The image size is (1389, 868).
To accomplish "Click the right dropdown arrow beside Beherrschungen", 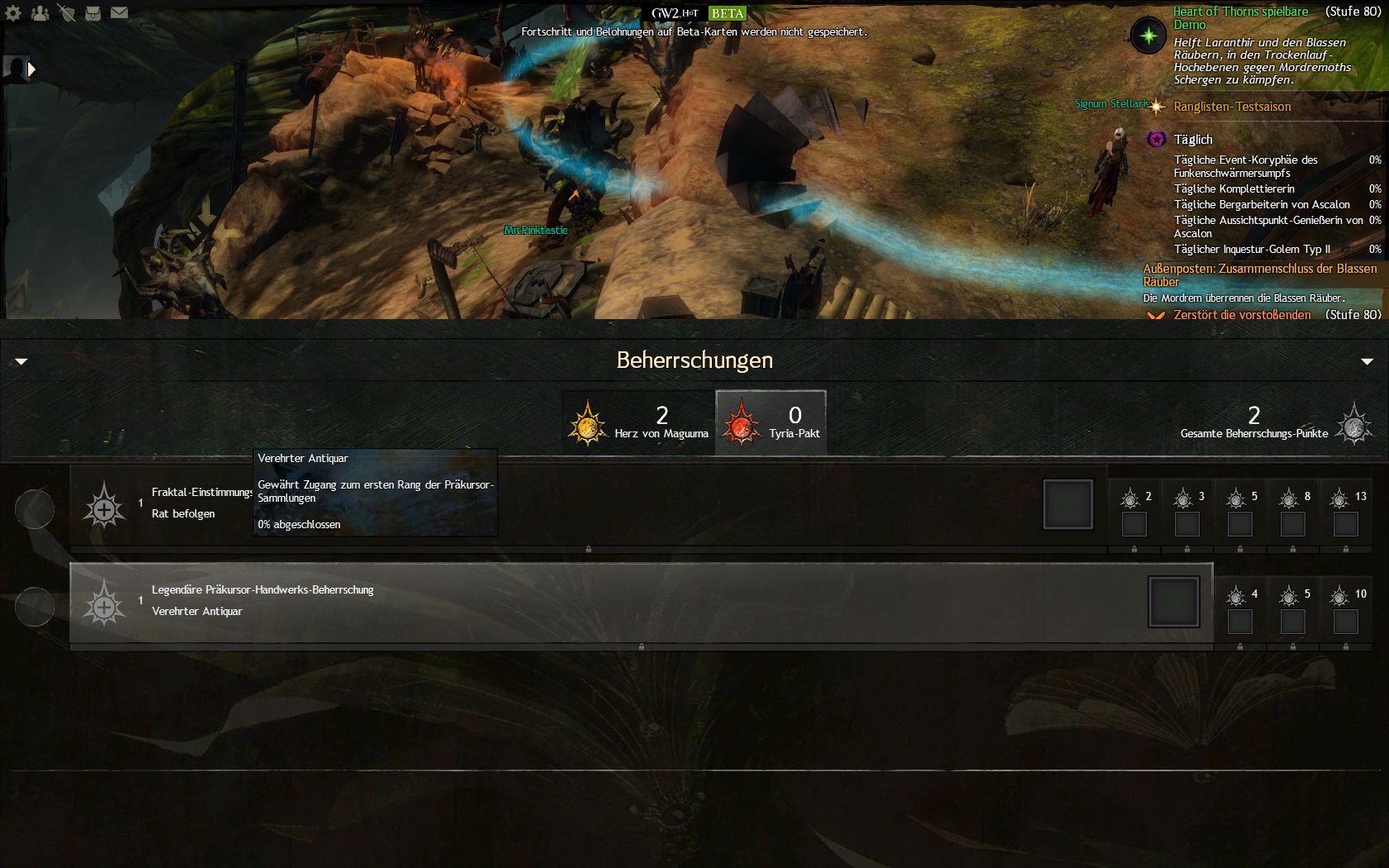I will pyautogui.click(x=1367, y=361).
